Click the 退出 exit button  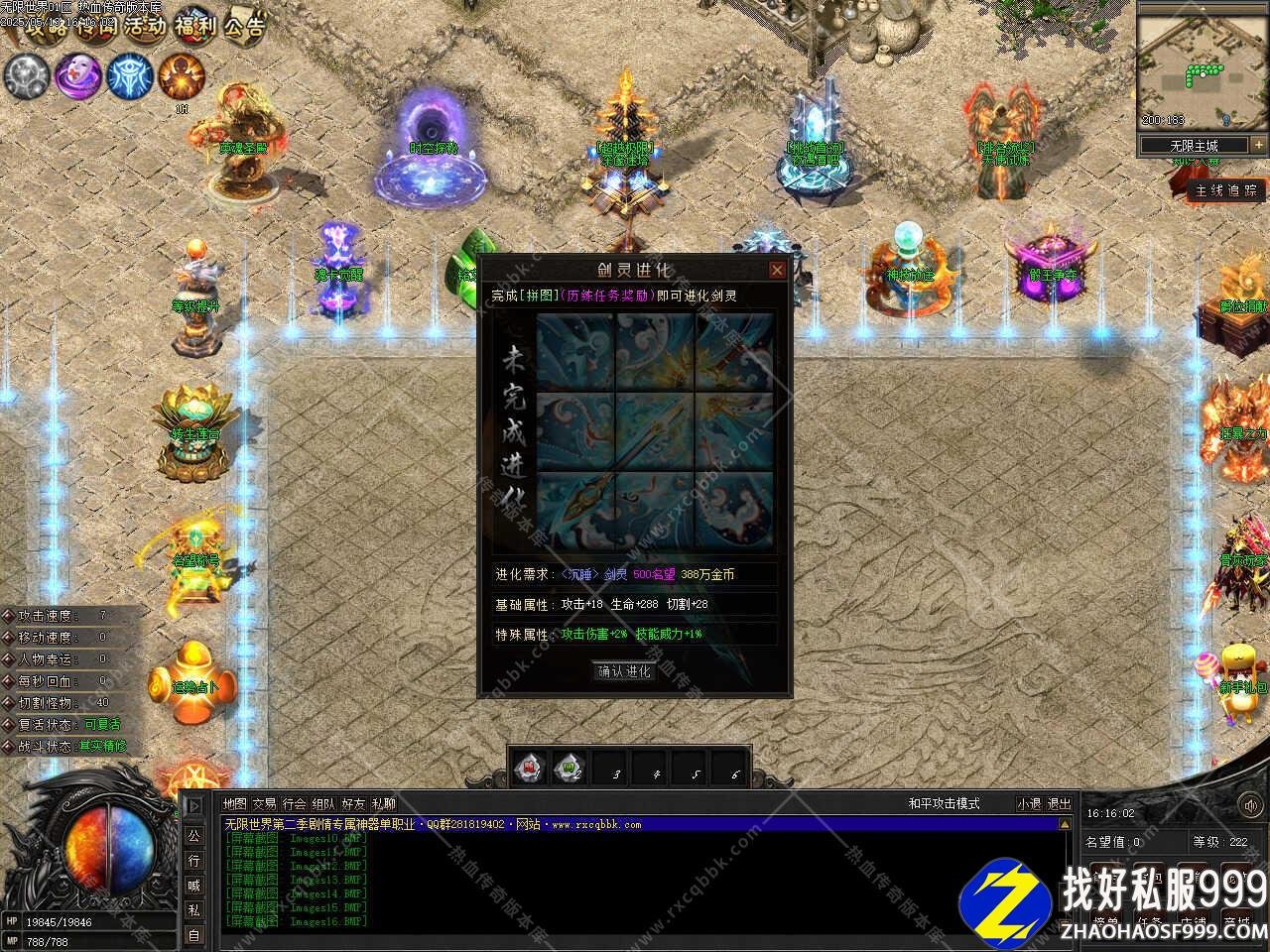1060,804
